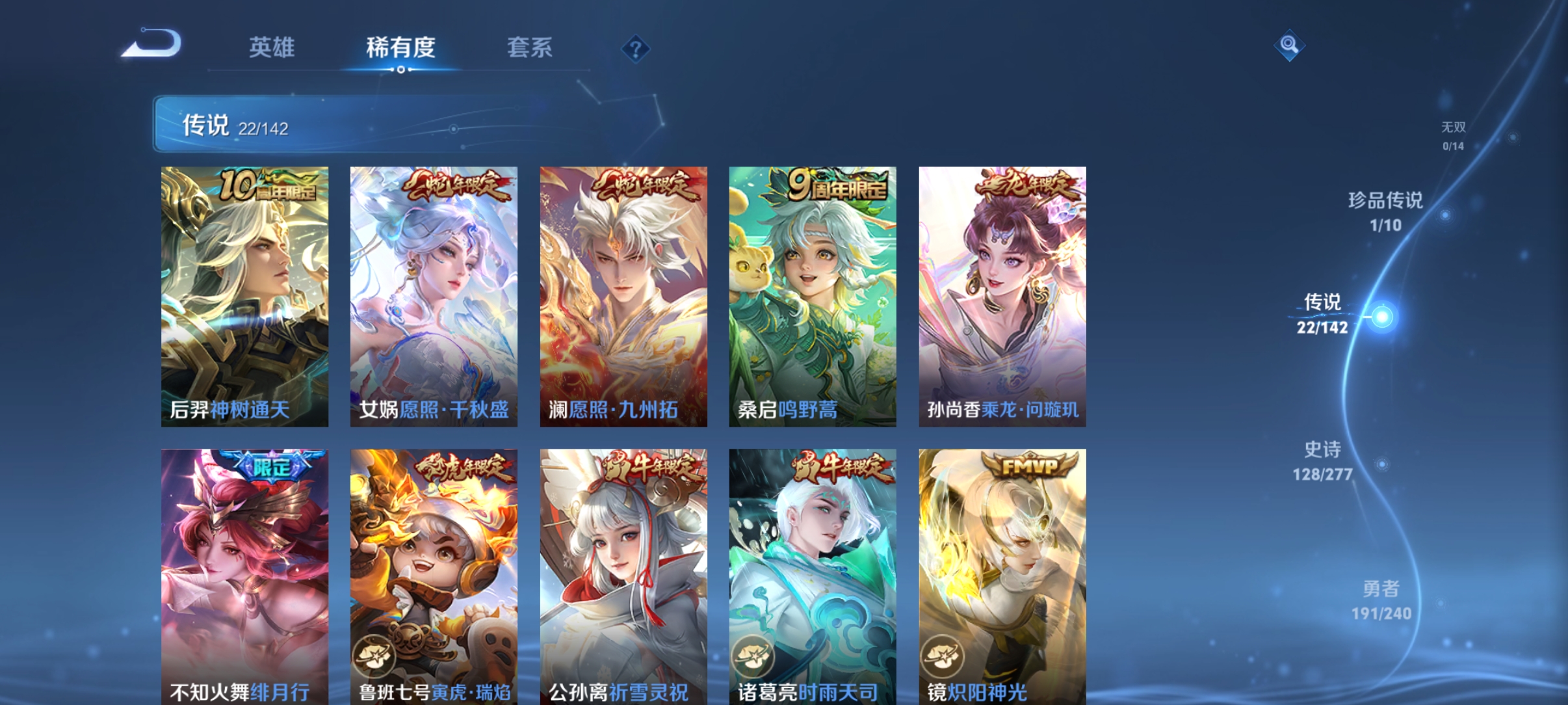Switch to the 英雄 tab

tap(273, 47)
